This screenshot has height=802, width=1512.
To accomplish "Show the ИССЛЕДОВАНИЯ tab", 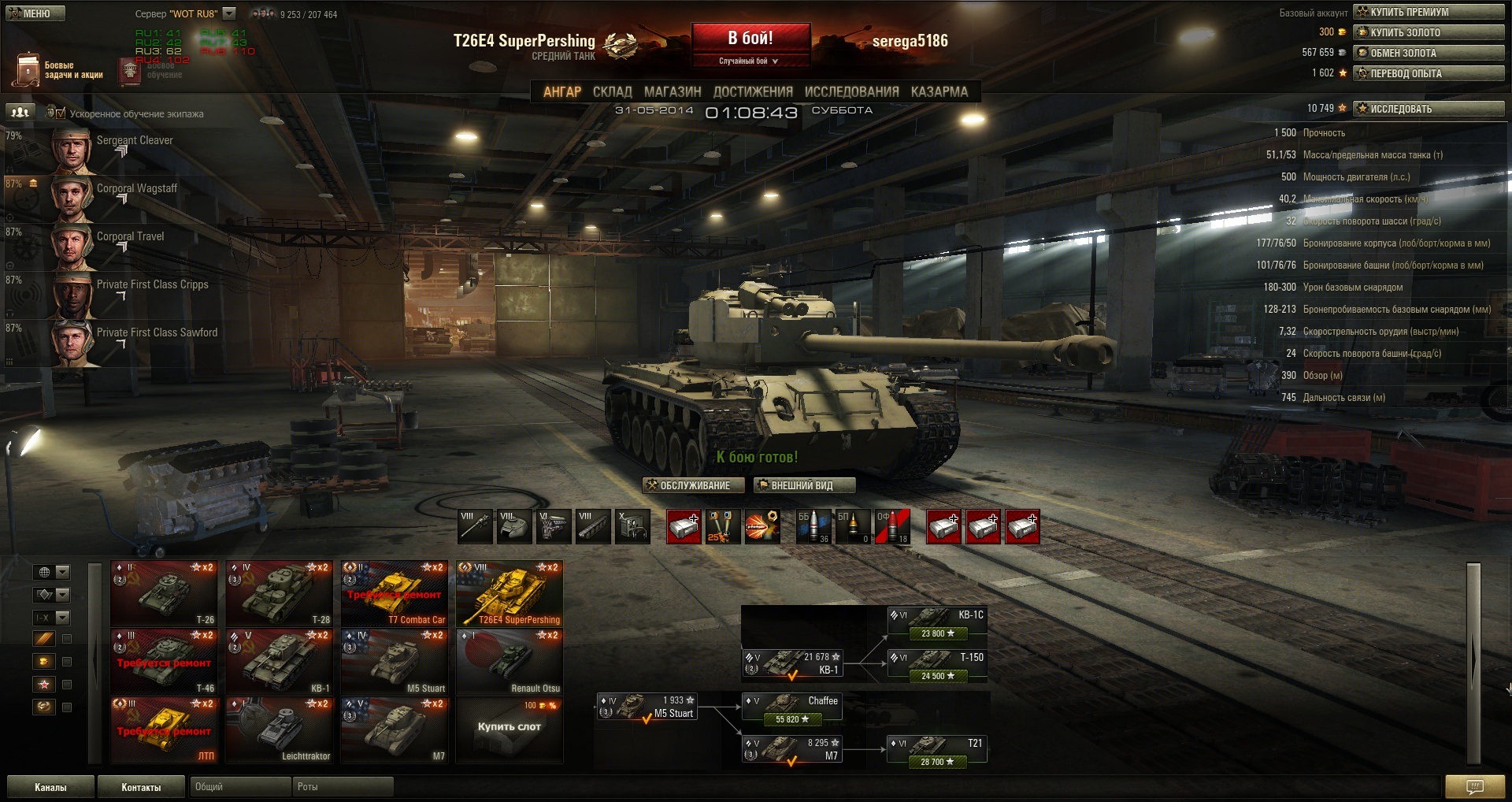I will pyautogui.click(x=851, y=92).
